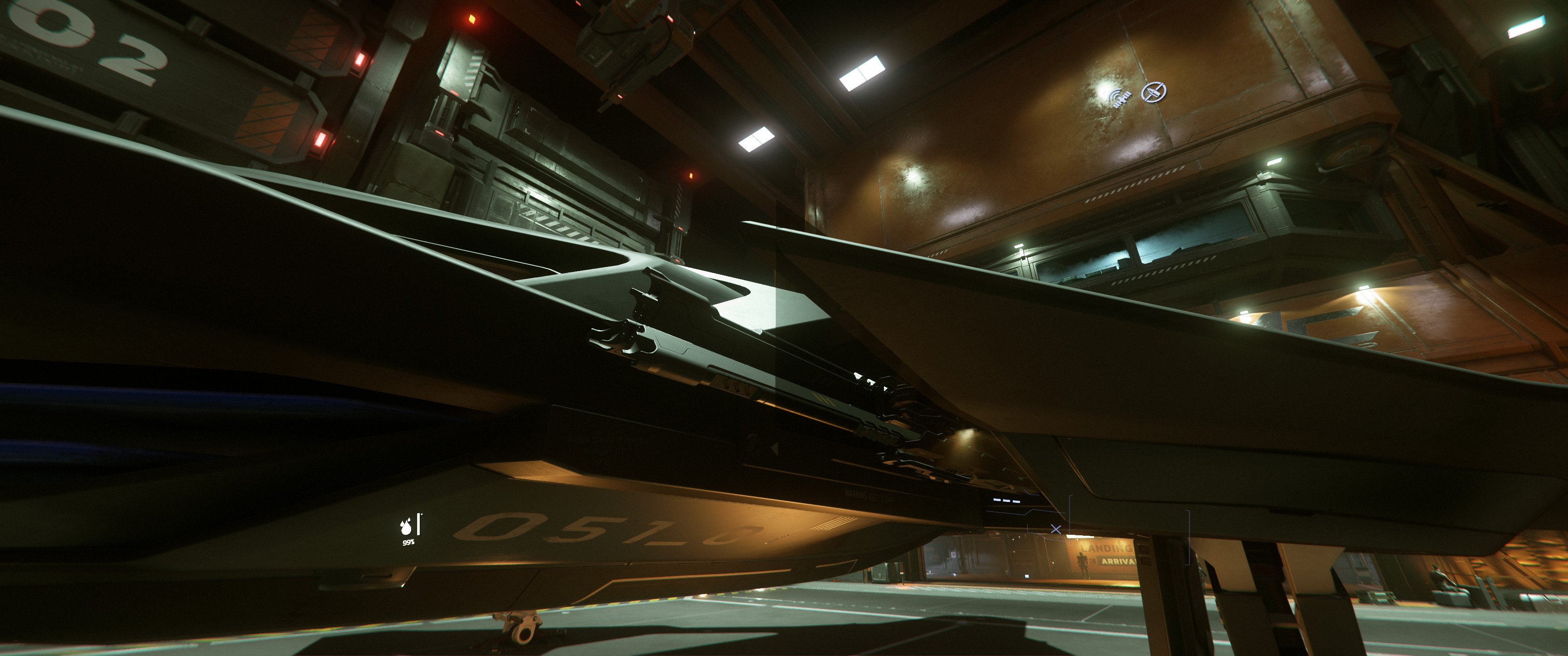1568x656 pixels.
Task: Click the WARNING KEEP CLEAR decal
Action: [869, 495]
